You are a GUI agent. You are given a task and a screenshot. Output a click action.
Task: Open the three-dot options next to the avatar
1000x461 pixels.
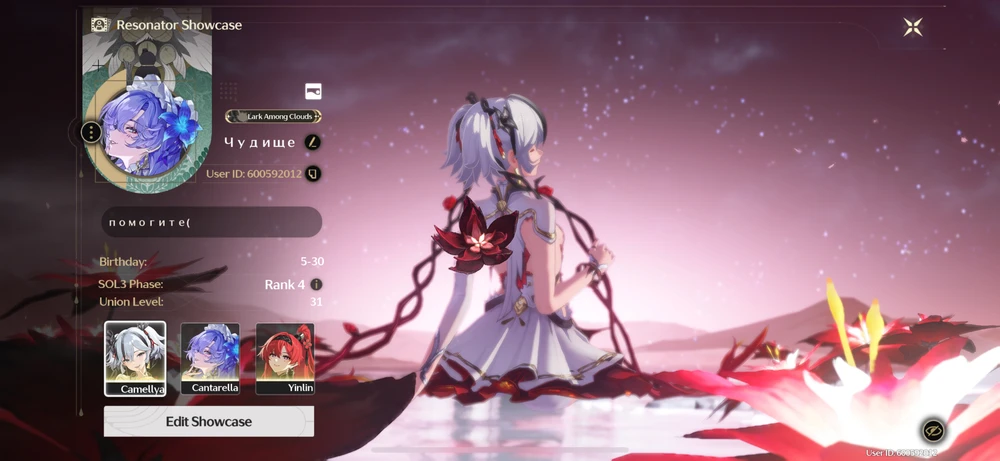(91, 132)
